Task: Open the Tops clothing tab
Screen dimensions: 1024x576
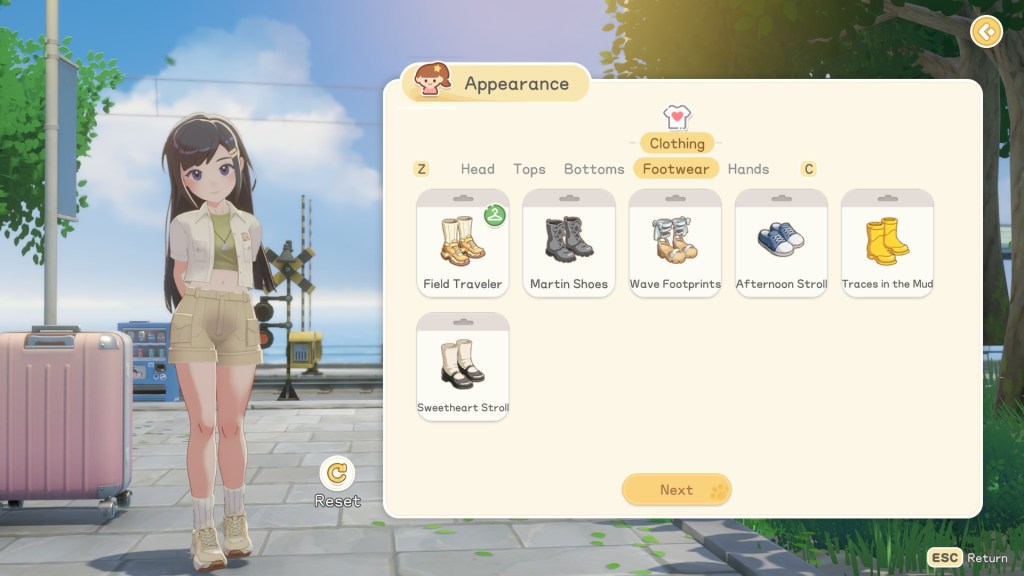Action: [x=529, y=169]
